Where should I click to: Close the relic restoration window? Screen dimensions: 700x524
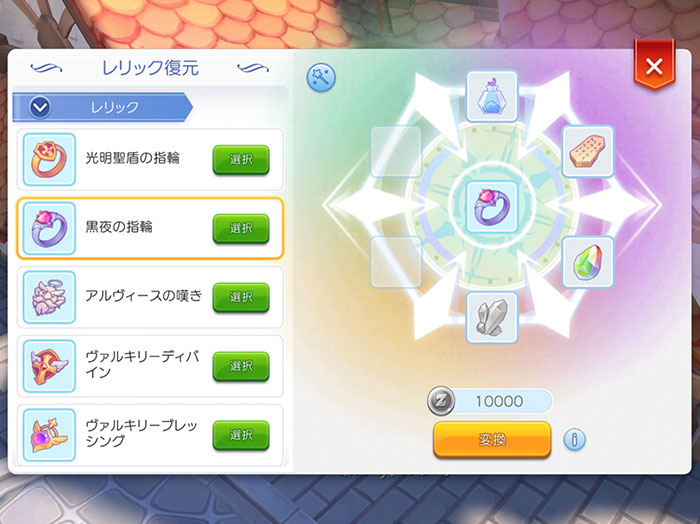point(654,67)
